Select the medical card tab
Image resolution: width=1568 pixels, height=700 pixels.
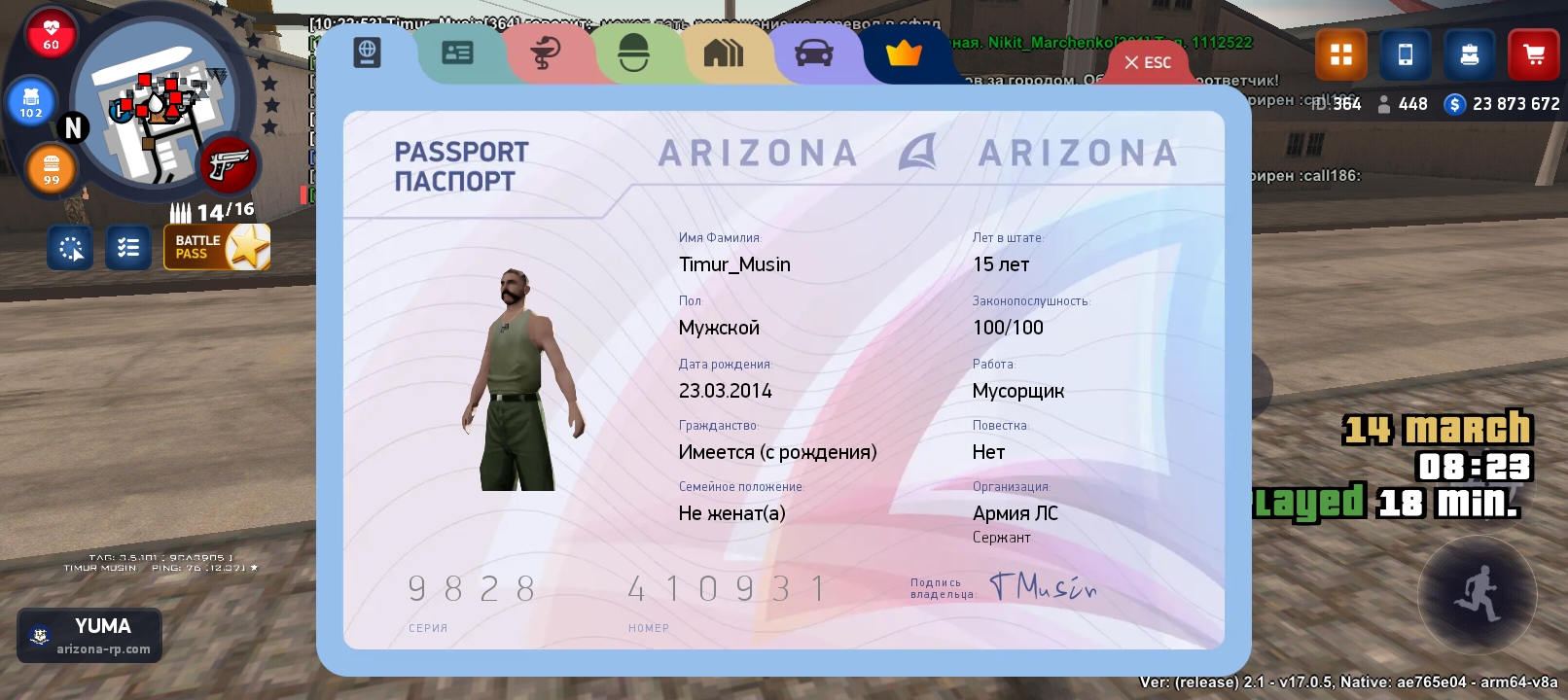[546, 53]
